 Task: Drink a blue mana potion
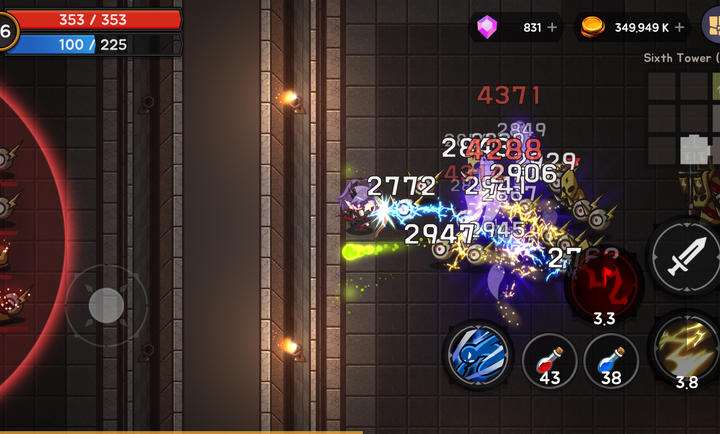(x=611, y=360)
